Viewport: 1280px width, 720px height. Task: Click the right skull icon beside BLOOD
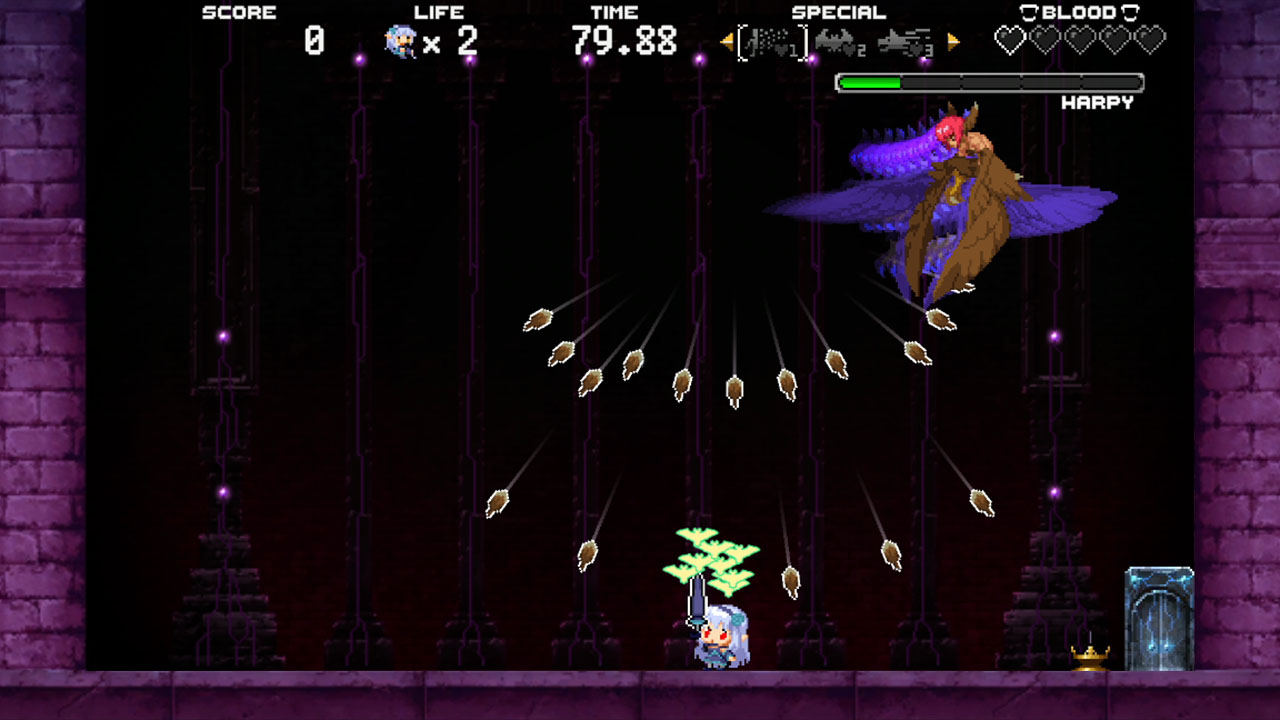[1128, 12]
